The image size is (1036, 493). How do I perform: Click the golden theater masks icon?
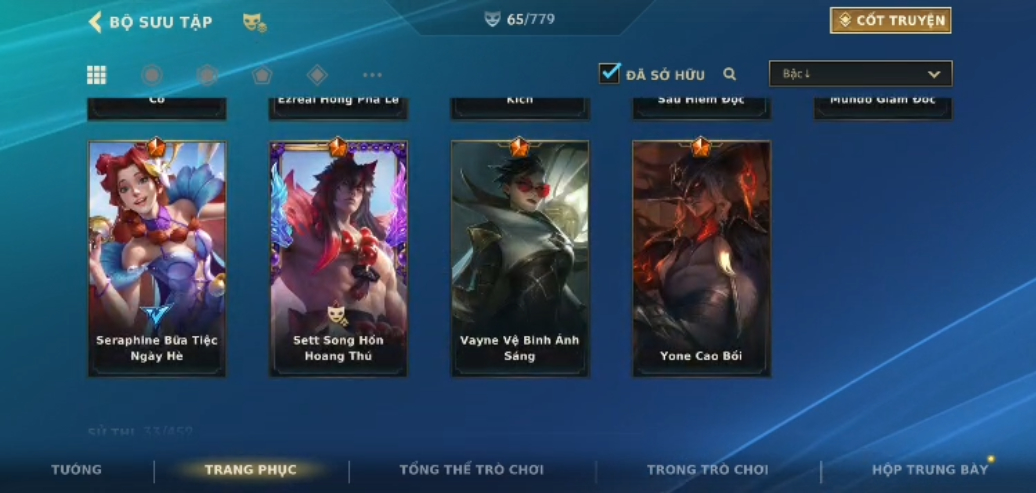coord(254,22)
